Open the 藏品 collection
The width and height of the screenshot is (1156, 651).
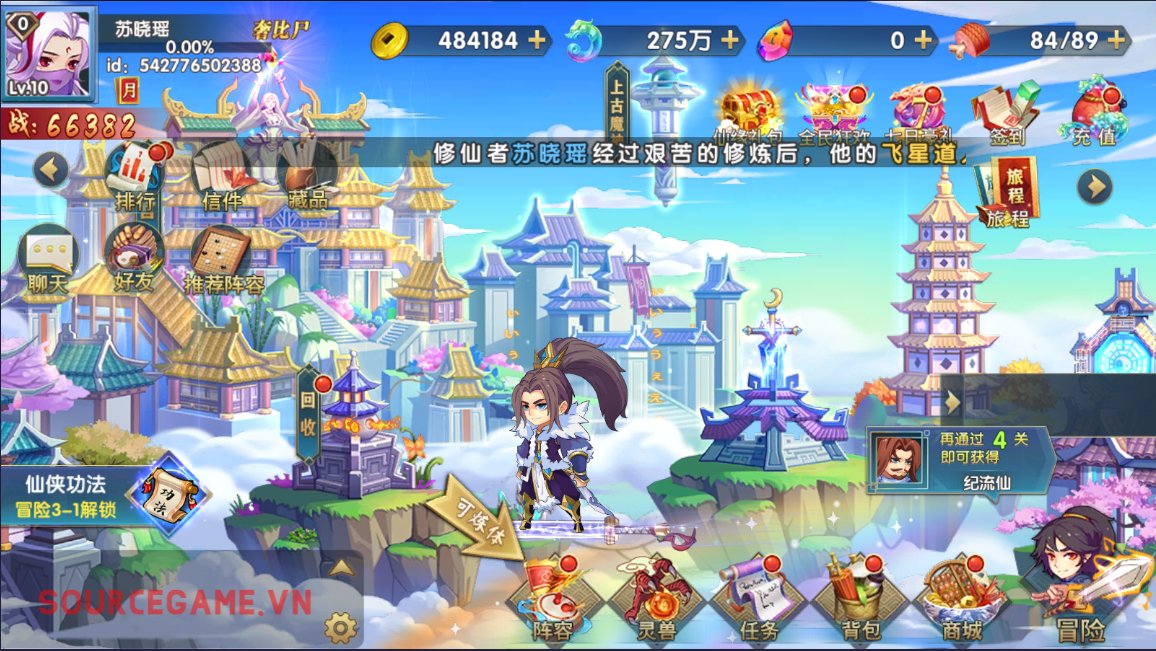pyautogui.click(x=306, y=174)
